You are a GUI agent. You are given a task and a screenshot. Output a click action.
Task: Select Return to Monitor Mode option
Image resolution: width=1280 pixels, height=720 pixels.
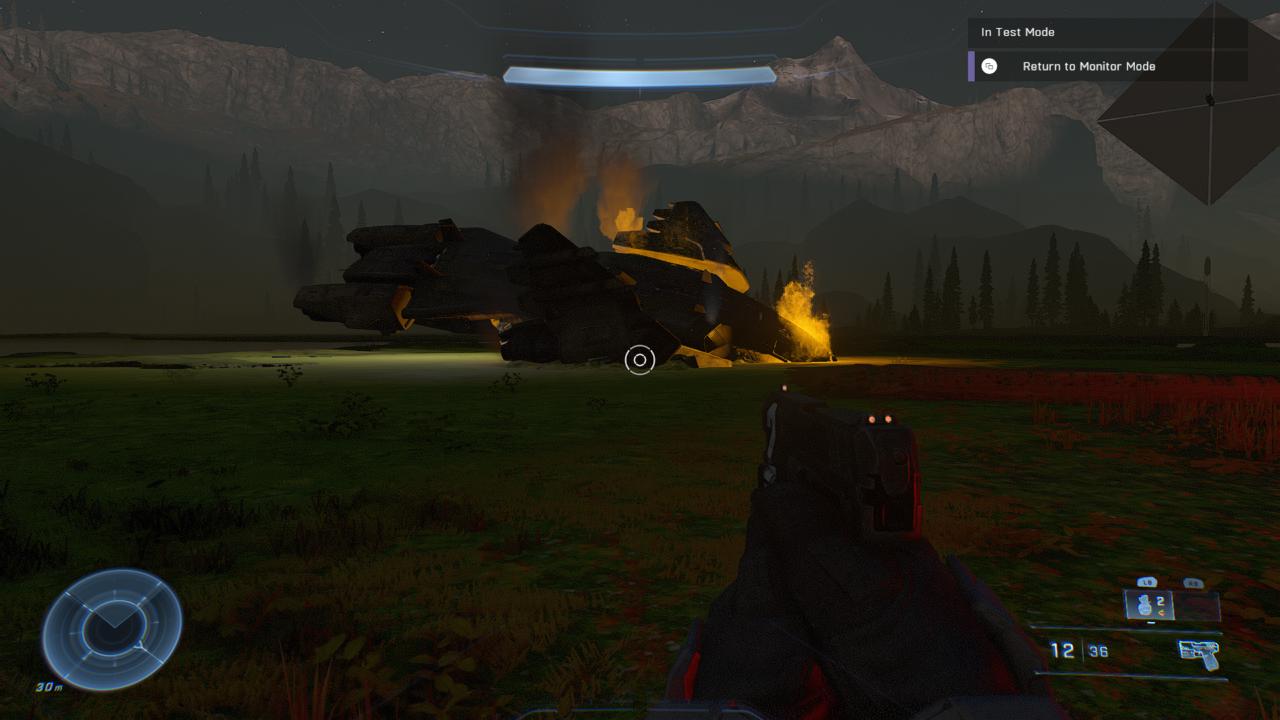pos(1088,66)
